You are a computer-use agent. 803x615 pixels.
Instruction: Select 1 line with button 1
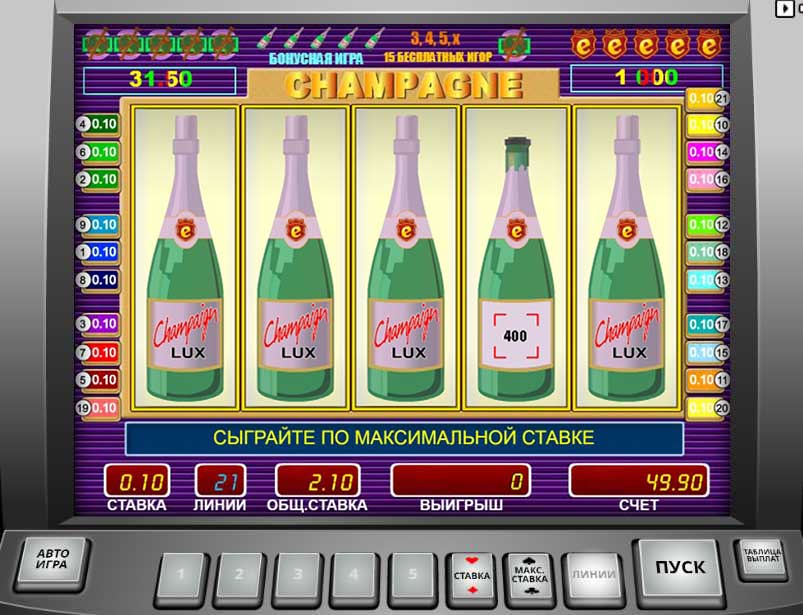click(181, 576)
